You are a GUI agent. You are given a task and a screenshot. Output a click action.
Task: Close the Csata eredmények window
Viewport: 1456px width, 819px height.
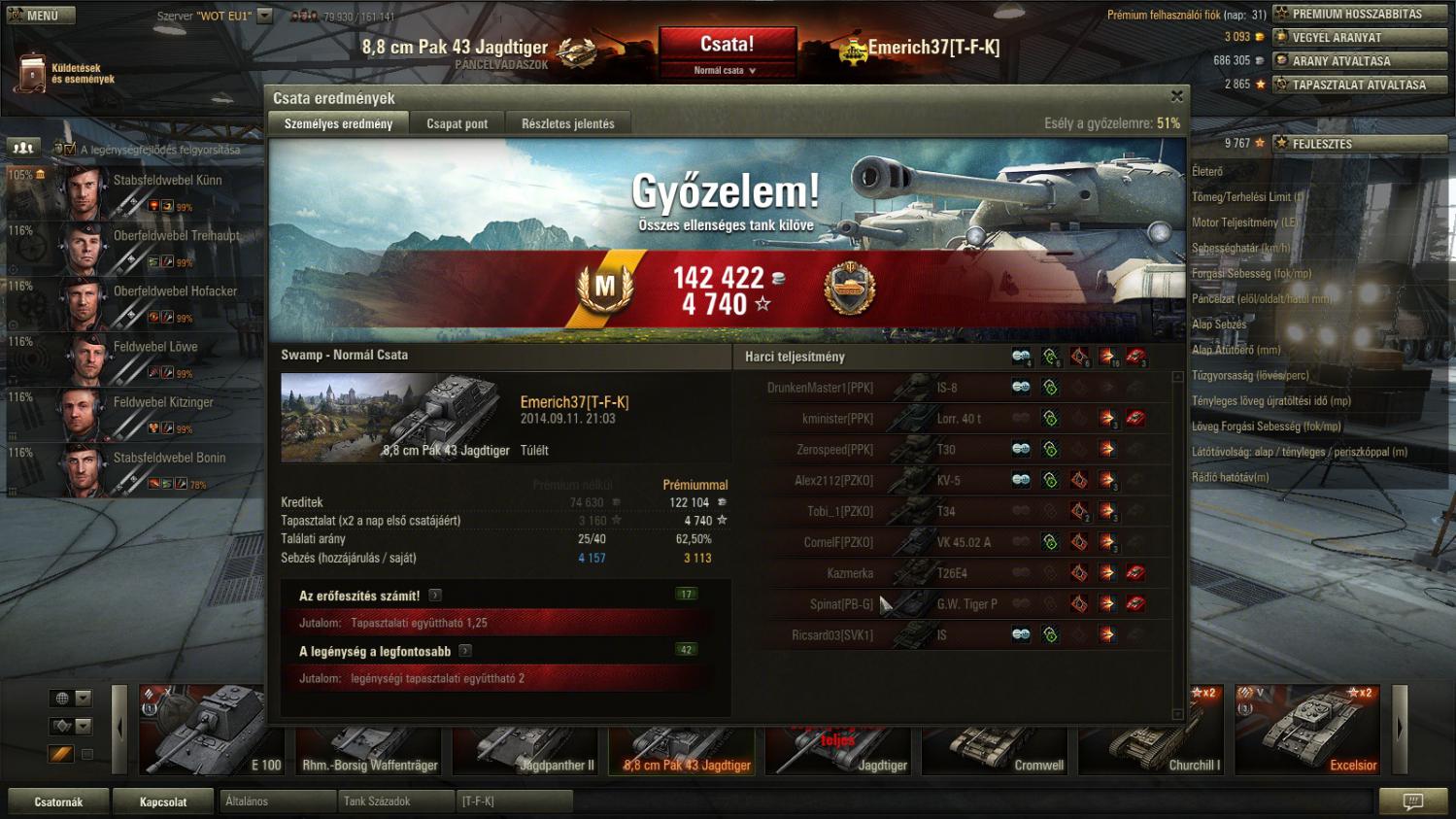click(x=1176, y=96)
